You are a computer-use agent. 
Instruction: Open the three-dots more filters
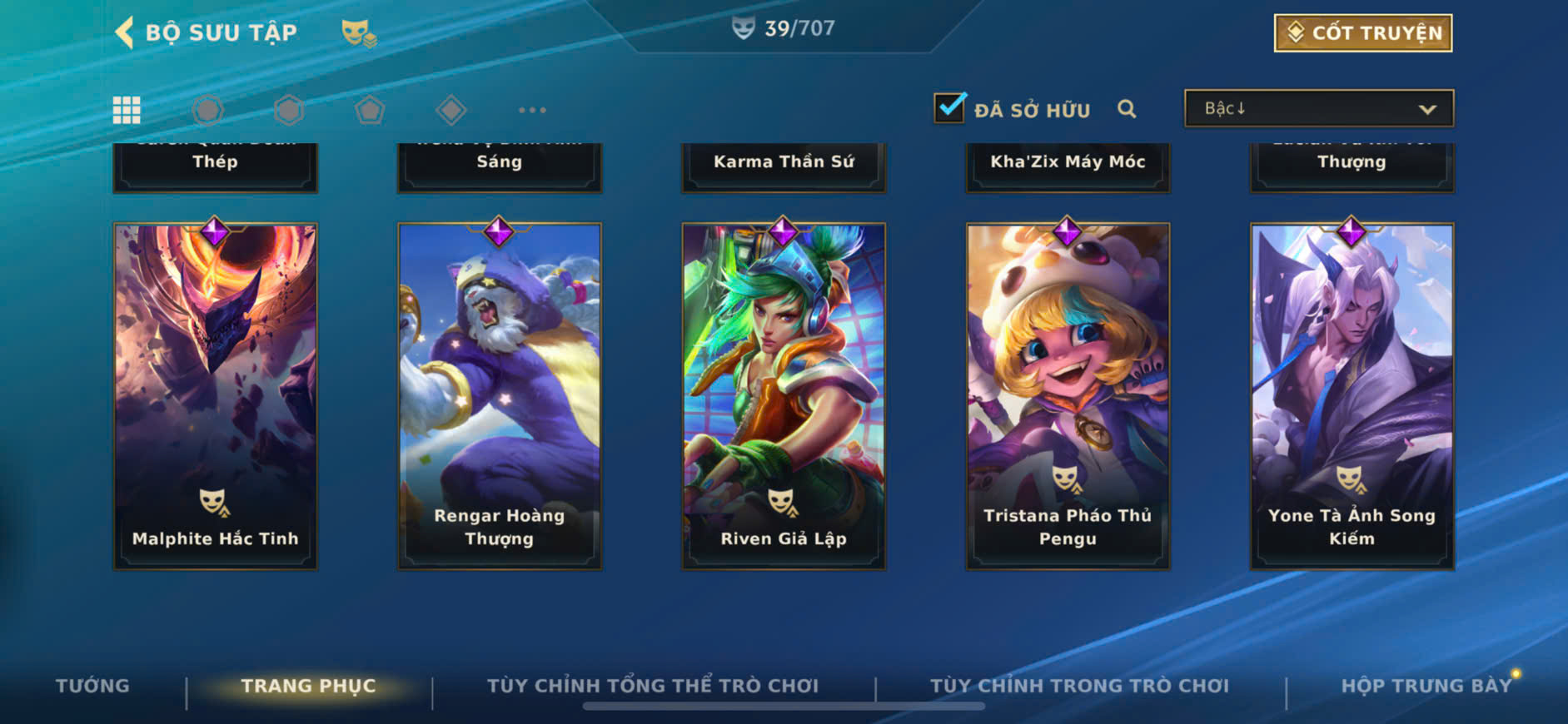coord(532,110)
